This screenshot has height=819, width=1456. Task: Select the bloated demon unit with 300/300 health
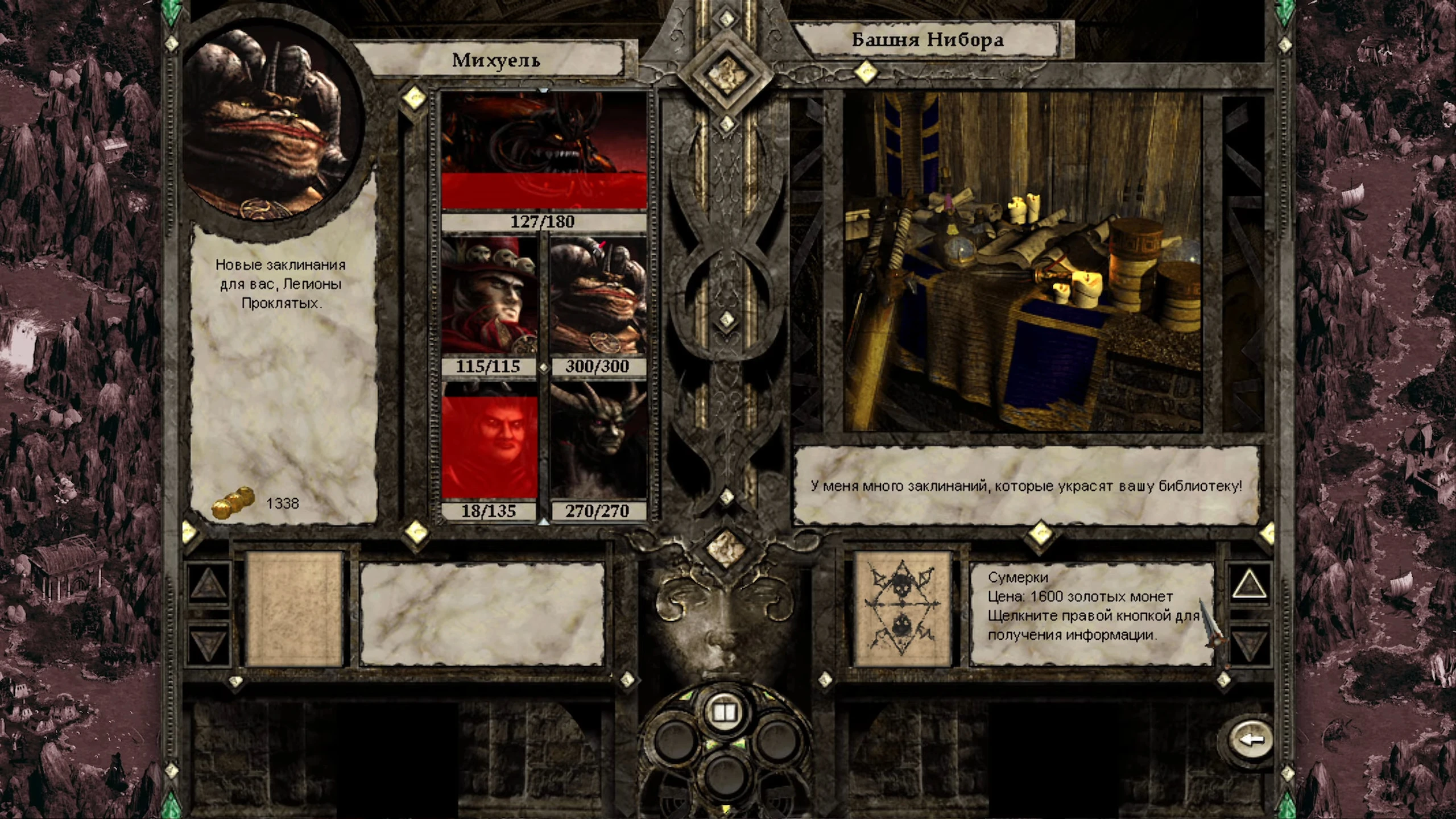(x=598, y=296)
